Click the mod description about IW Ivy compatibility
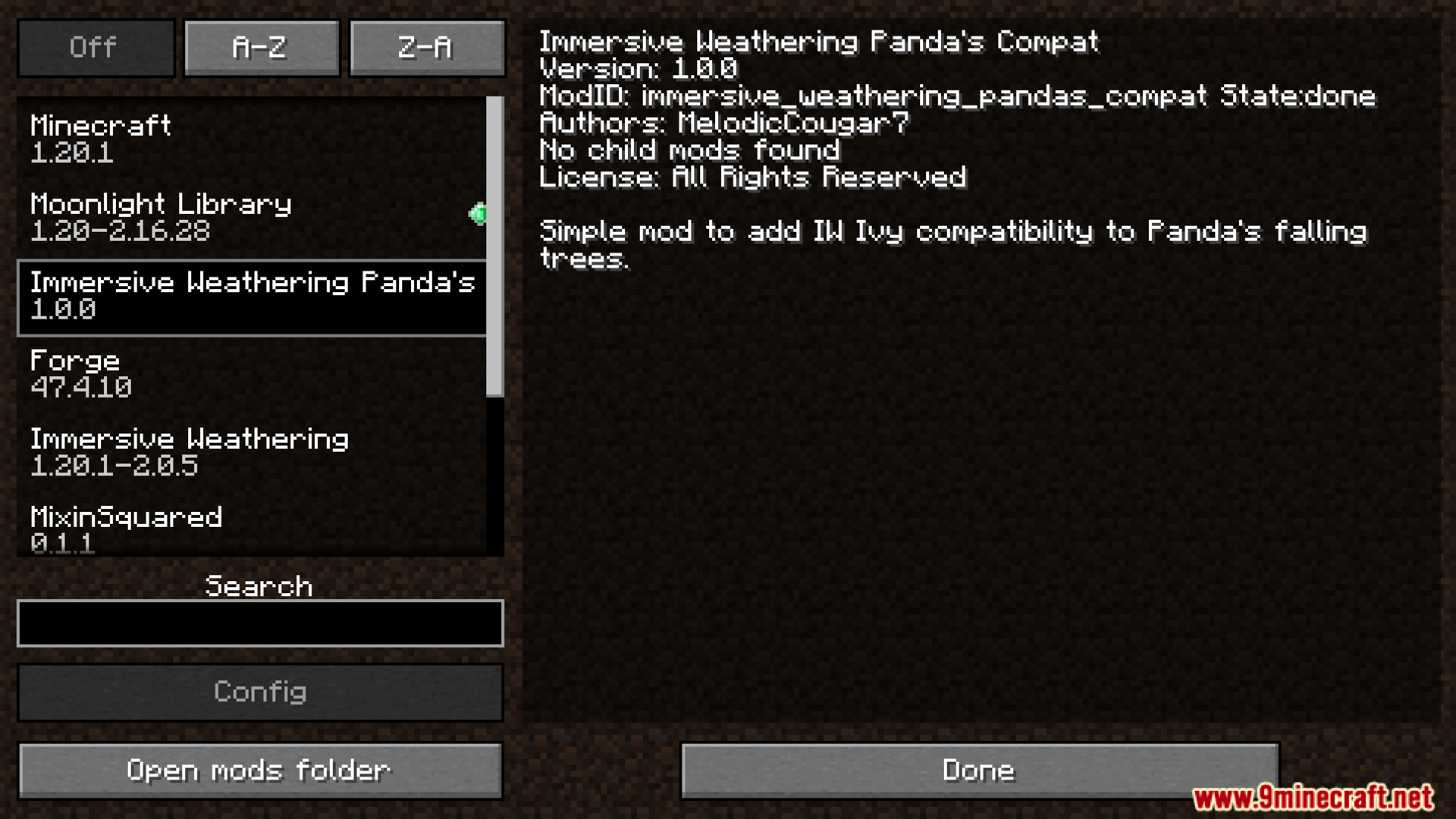The height and width of the screenshot is (819, 1456). tap(952, 231)
